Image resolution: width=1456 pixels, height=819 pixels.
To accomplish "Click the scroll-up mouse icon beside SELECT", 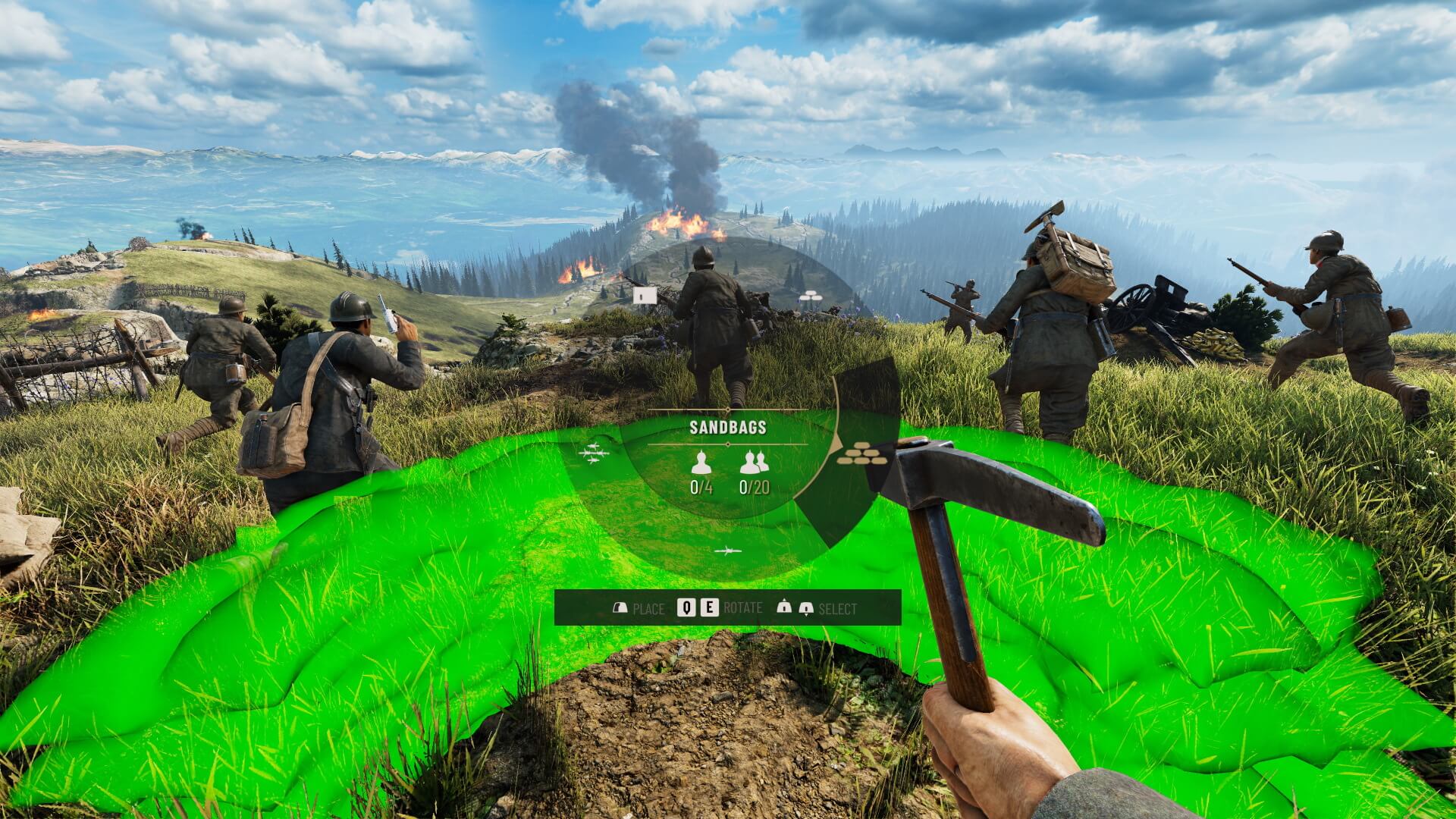I will [x=785, y=606].
